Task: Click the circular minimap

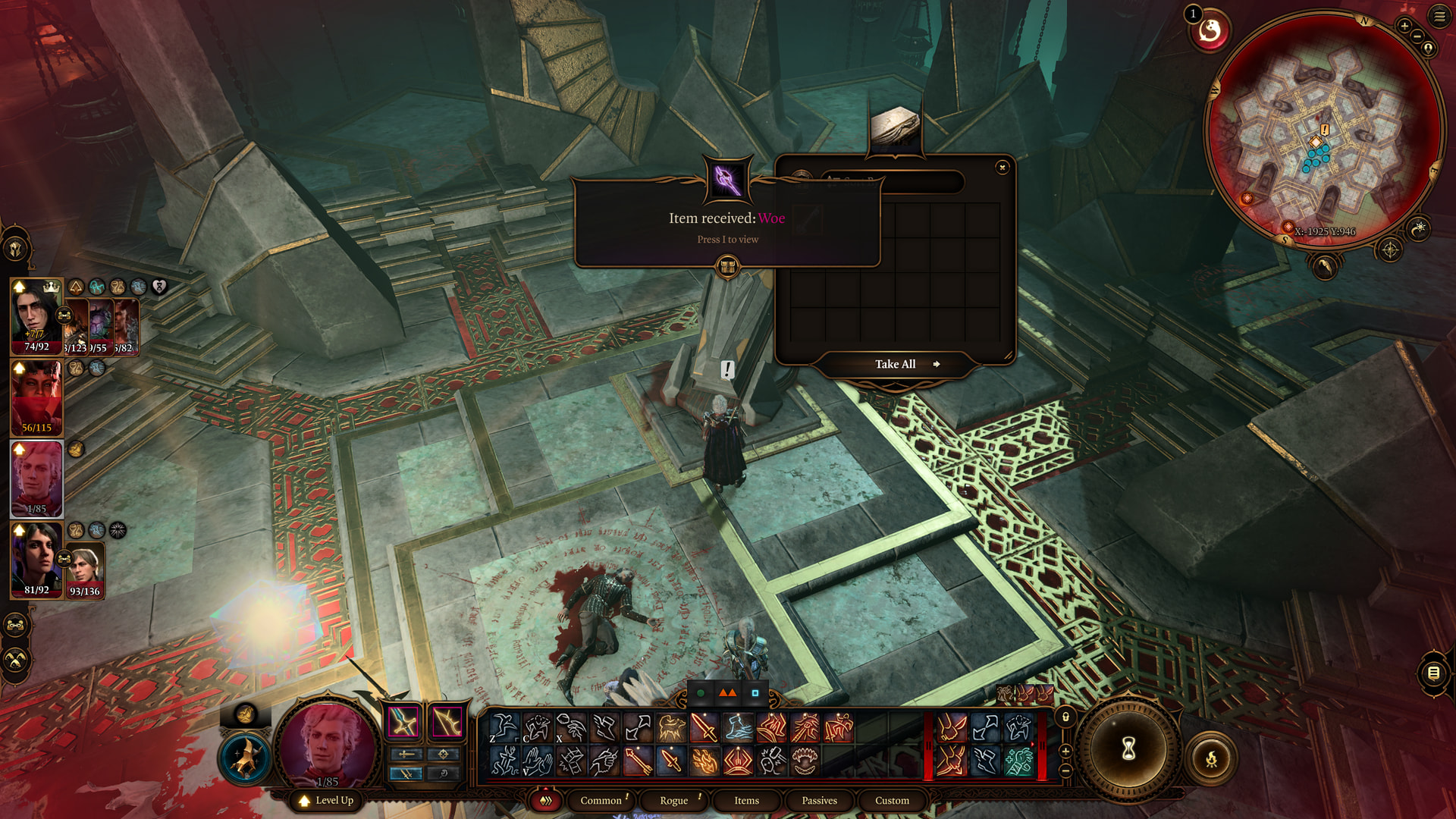Action: pyautogui.click(x=1323, y=129)
